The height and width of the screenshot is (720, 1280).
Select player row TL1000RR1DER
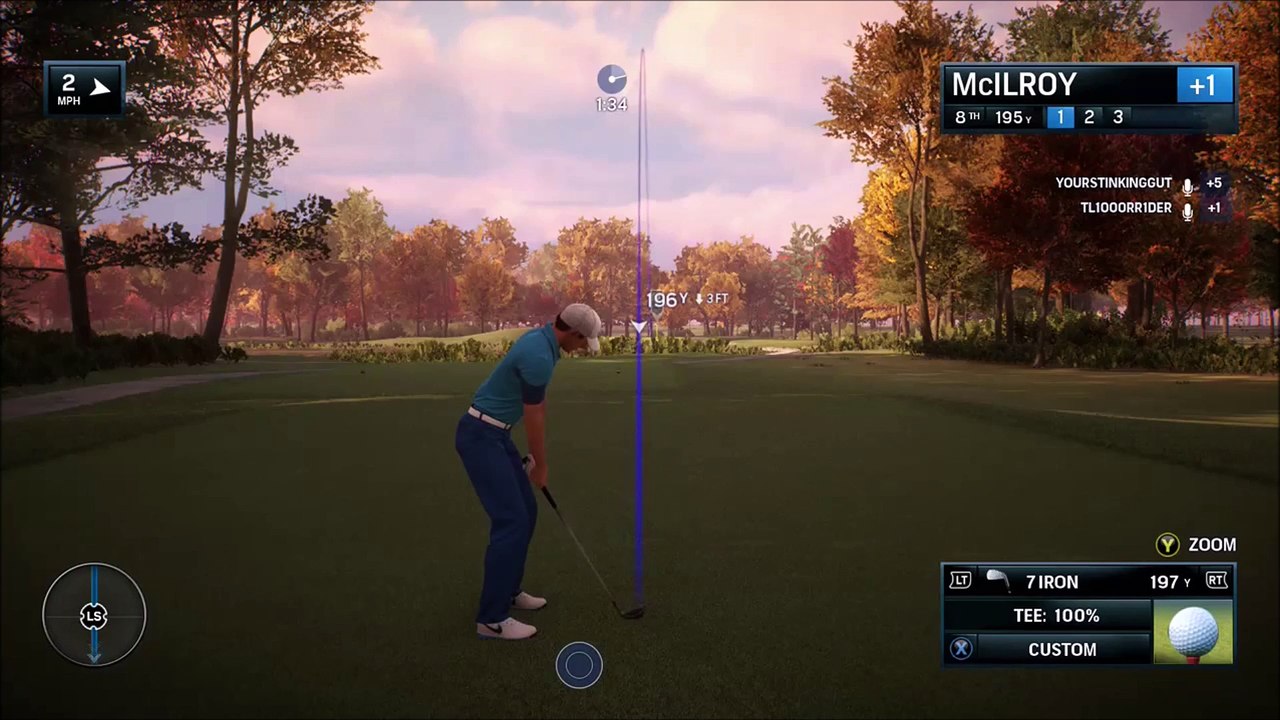point(1125,208)
